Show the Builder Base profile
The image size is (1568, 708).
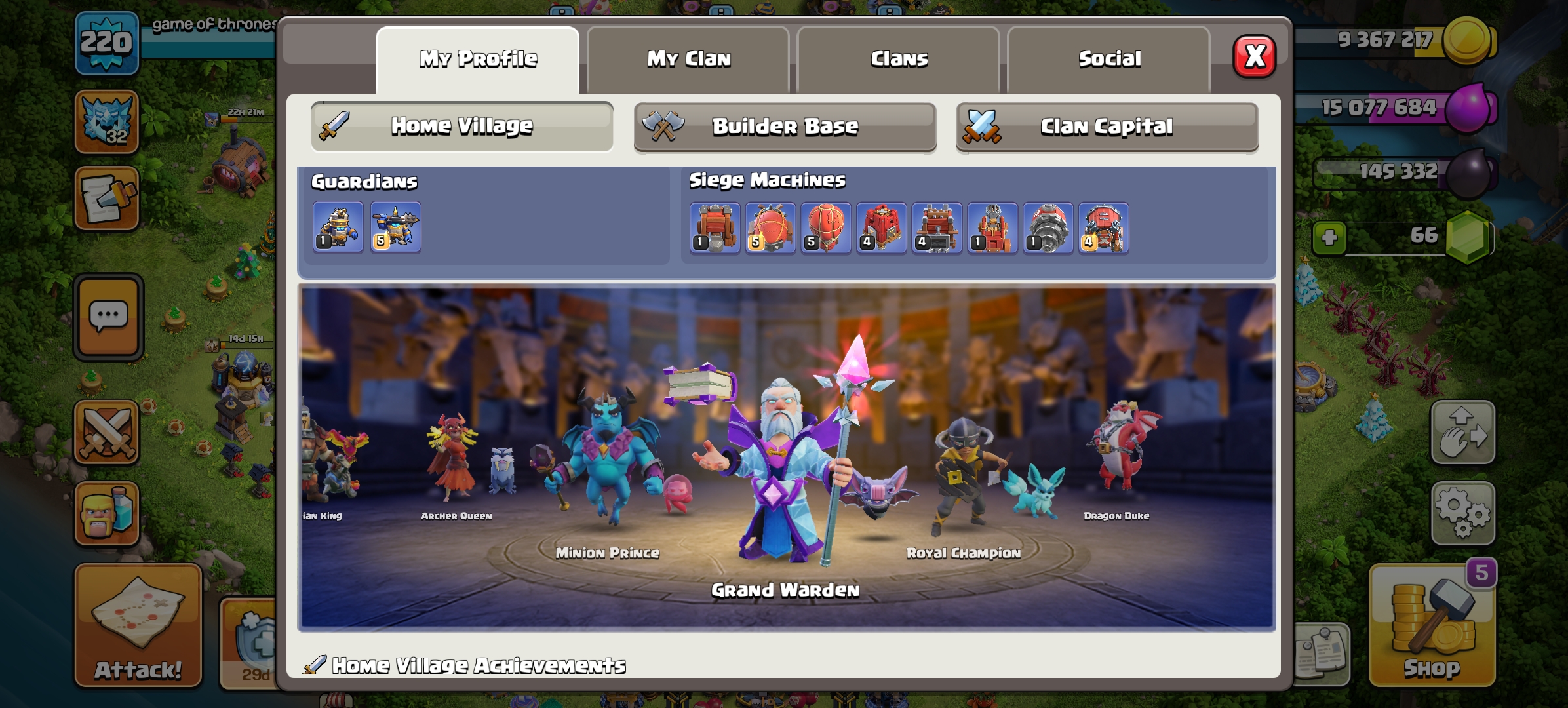click(785, 126)
